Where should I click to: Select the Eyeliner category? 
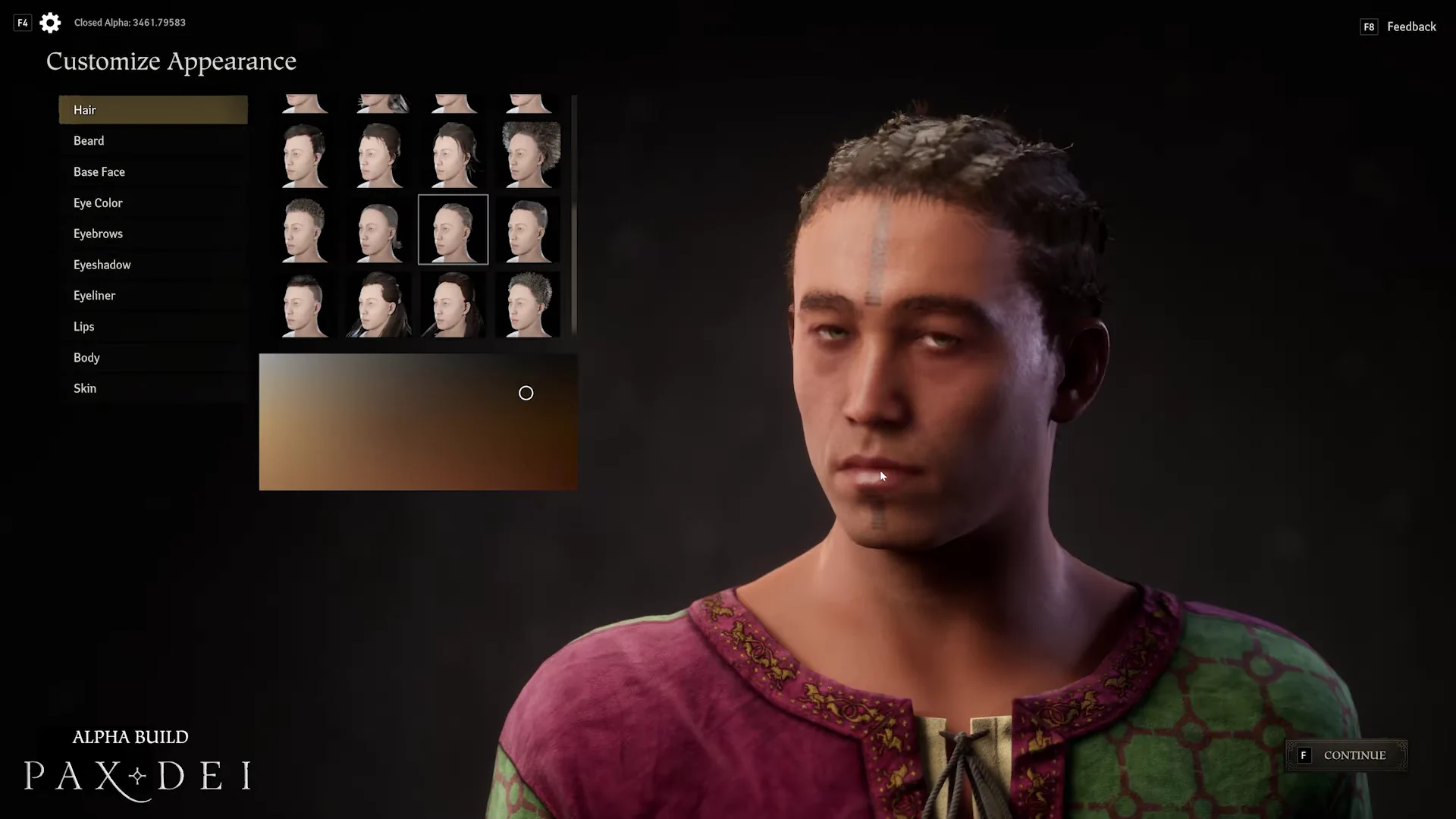point(152,296)
